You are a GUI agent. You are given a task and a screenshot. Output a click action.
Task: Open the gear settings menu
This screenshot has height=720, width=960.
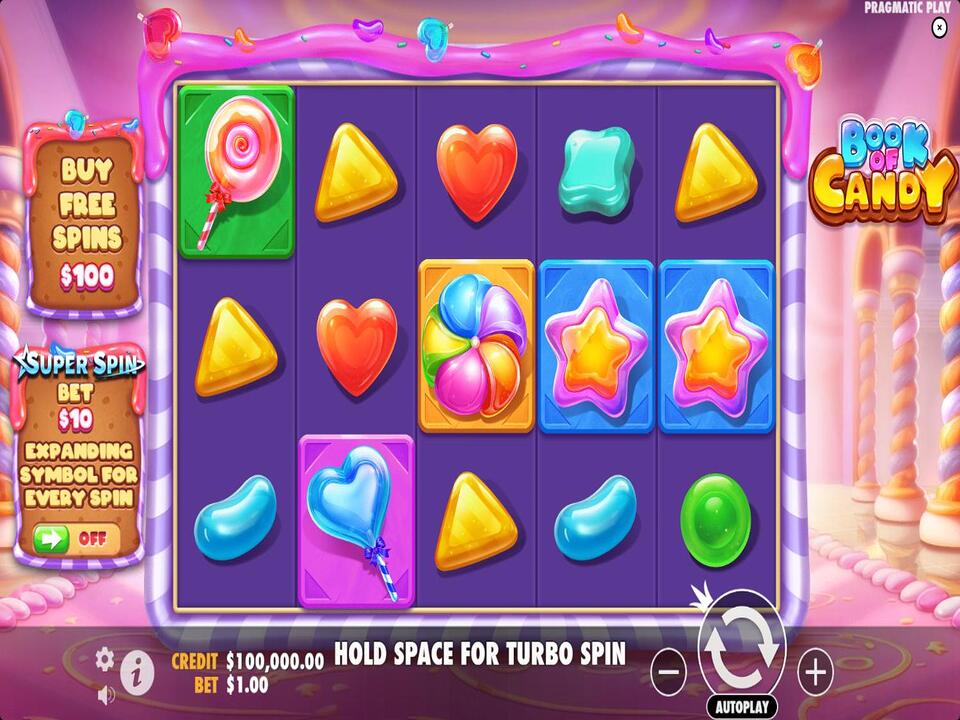coord(105,658)
